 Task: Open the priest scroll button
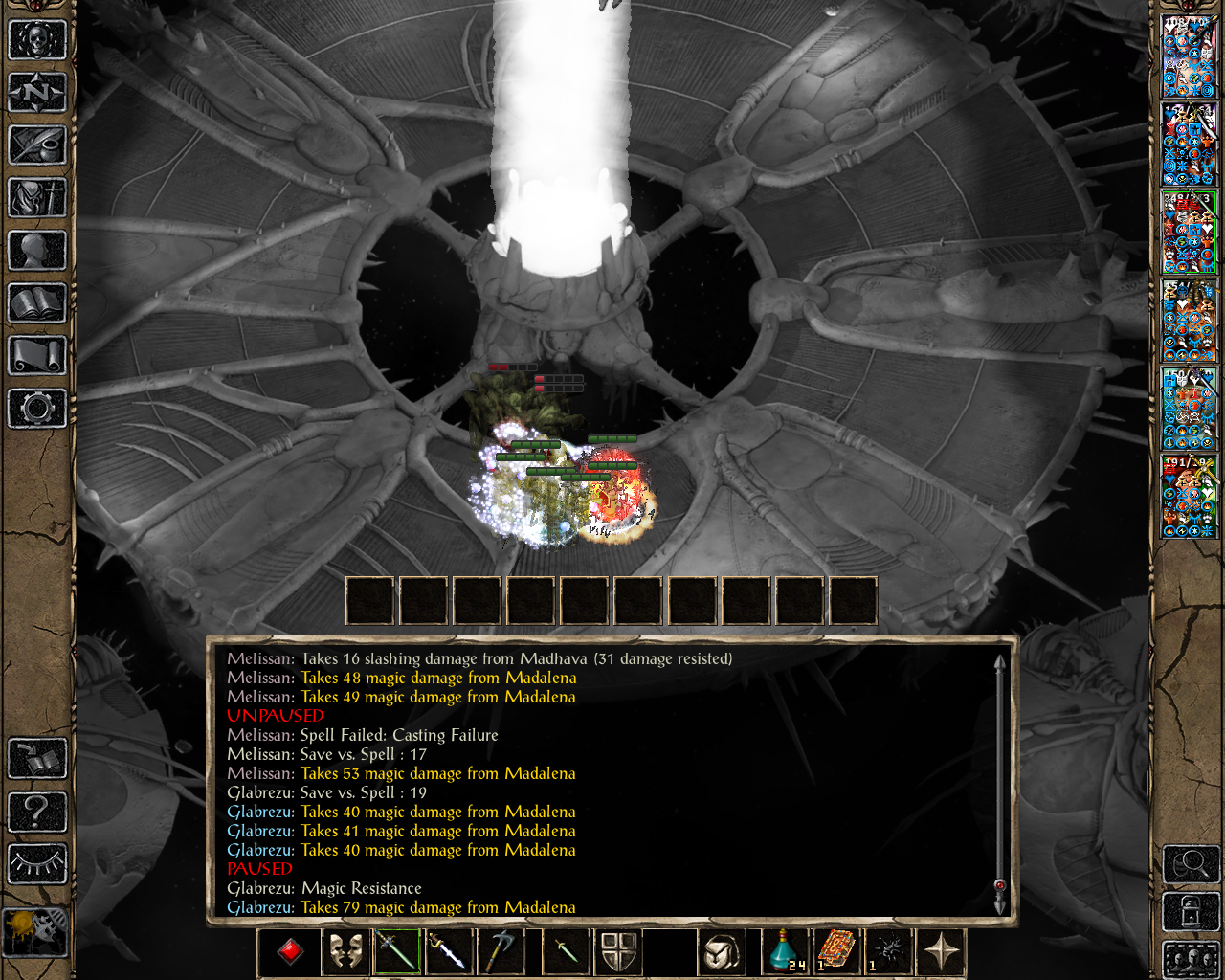pyautogui.click(x=37, y=356)
